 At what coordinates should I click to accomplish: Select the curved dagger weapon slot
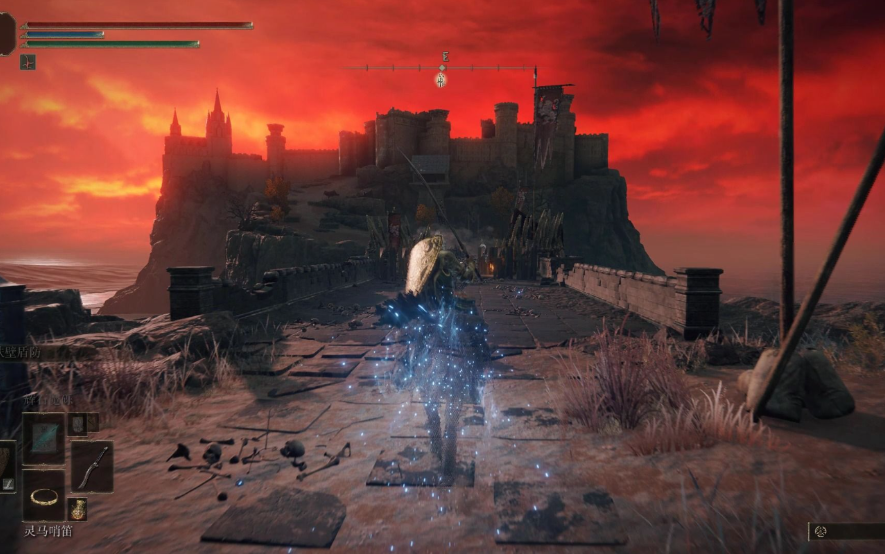pyautogui.click(x=92, y=466)
